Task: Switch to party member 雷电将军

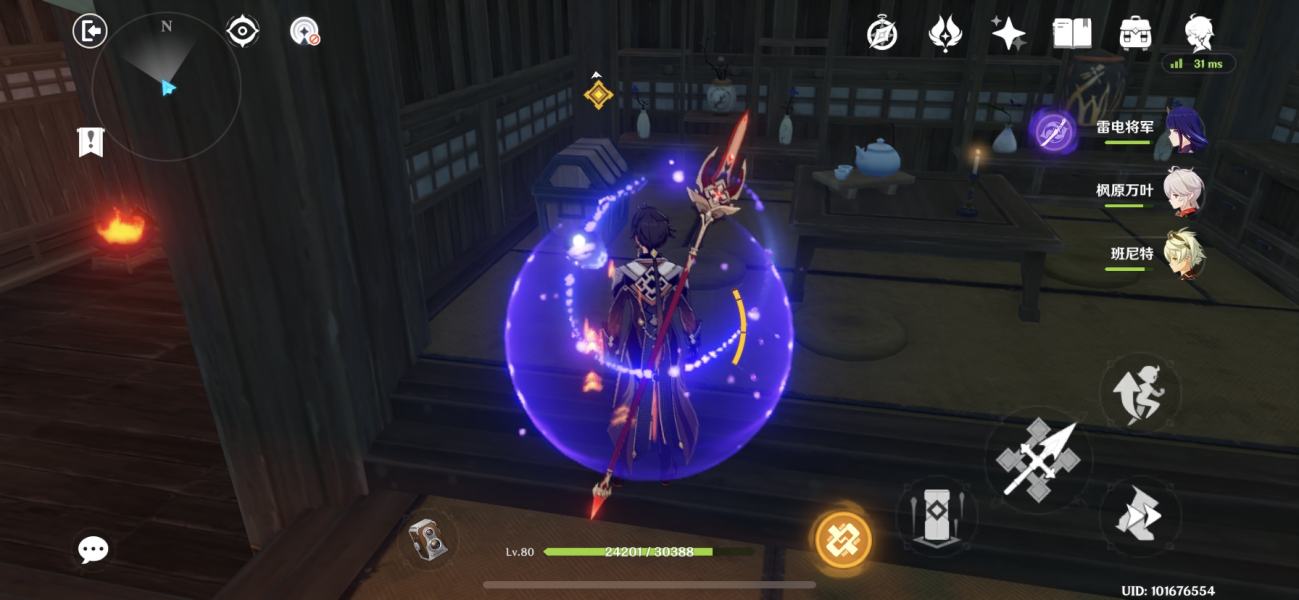Action: pos(1185,130)
